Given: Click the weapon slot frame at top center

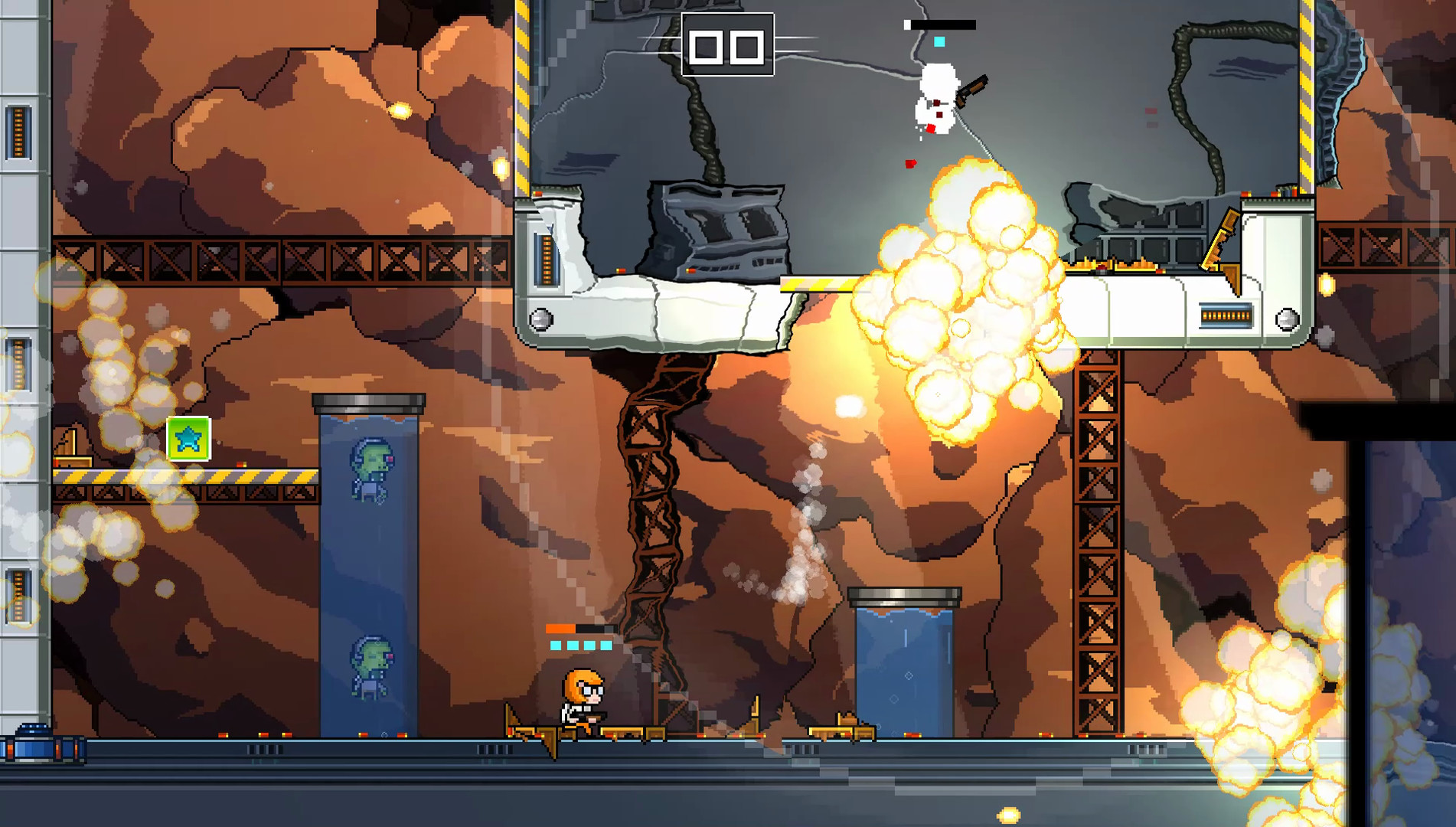Looking at the screenshot, I should point(726,45).
